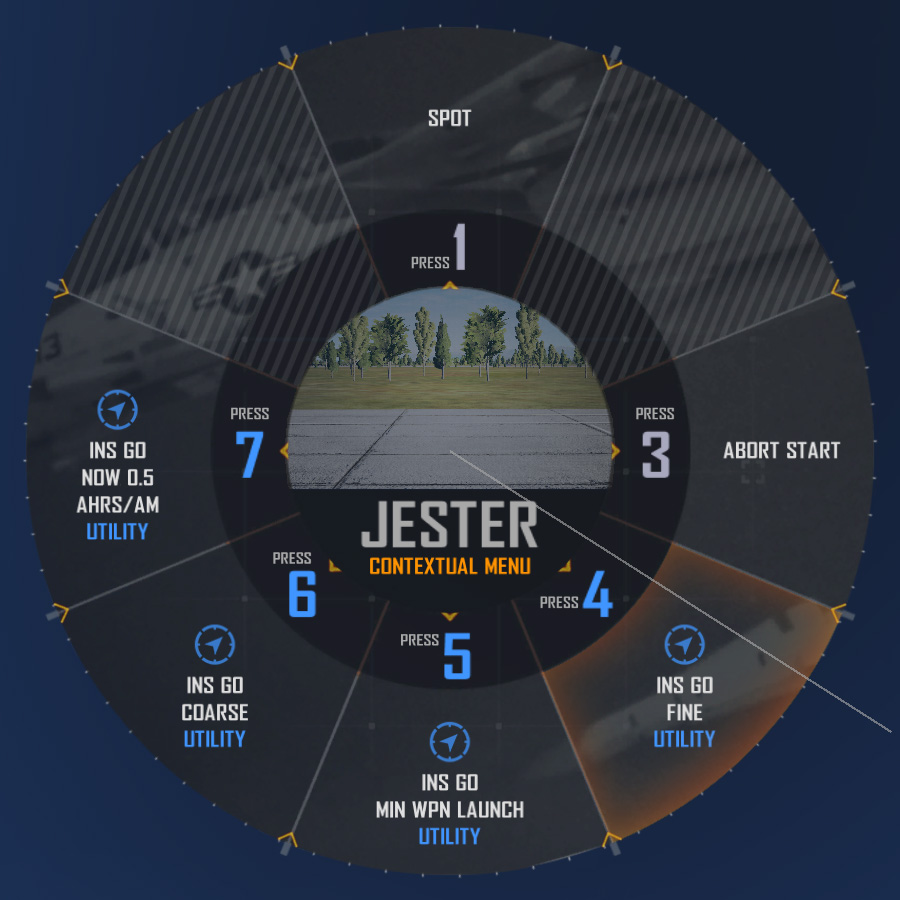Choose INS GO MIN WPN LAUNCH option

point(449,795)
